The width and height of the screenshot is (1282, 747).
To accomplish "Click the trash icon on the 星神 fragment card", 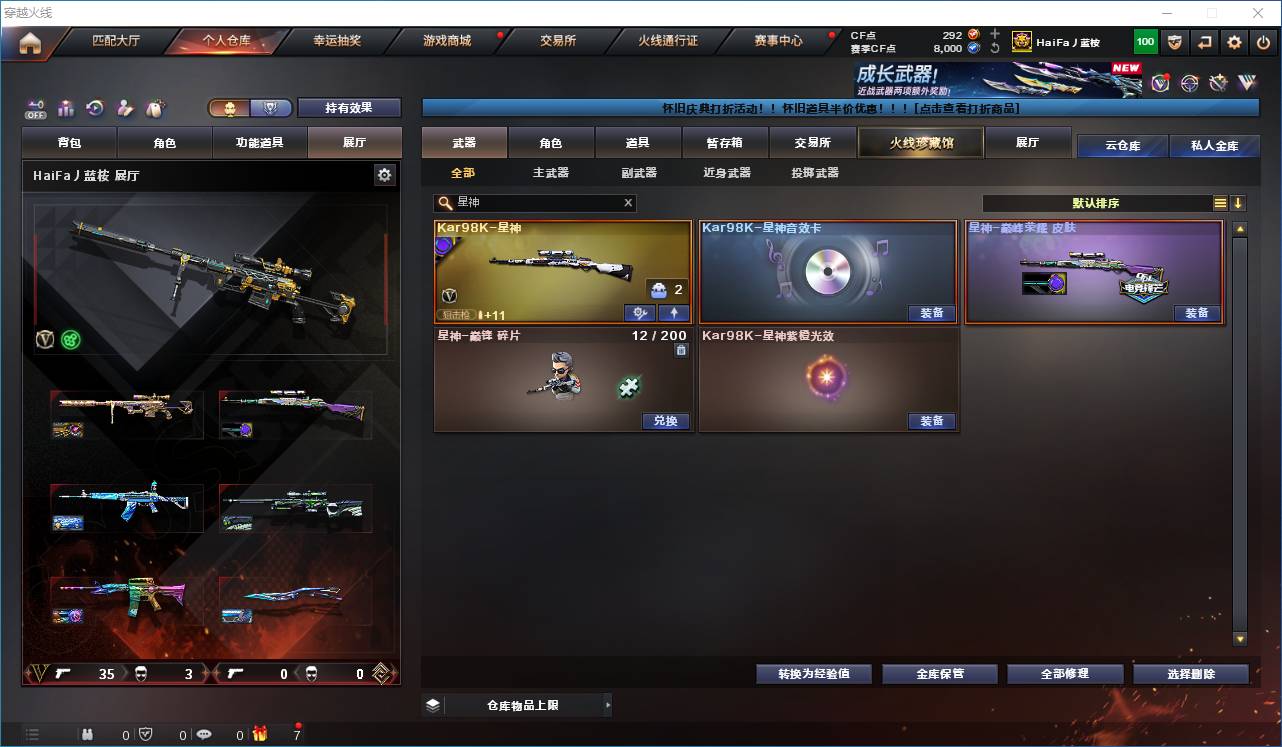I will tap(681, 350).
